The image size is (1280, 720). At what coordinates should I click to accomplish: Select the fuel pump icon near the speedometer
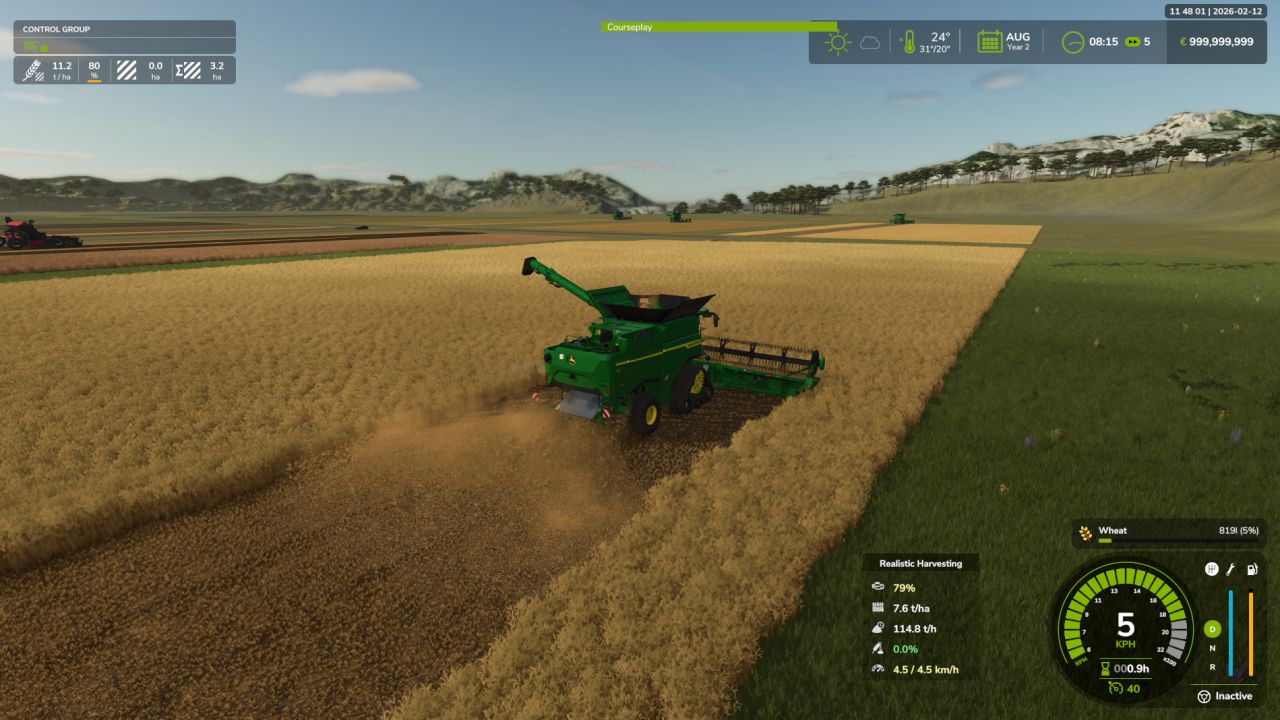point(1251,569)
